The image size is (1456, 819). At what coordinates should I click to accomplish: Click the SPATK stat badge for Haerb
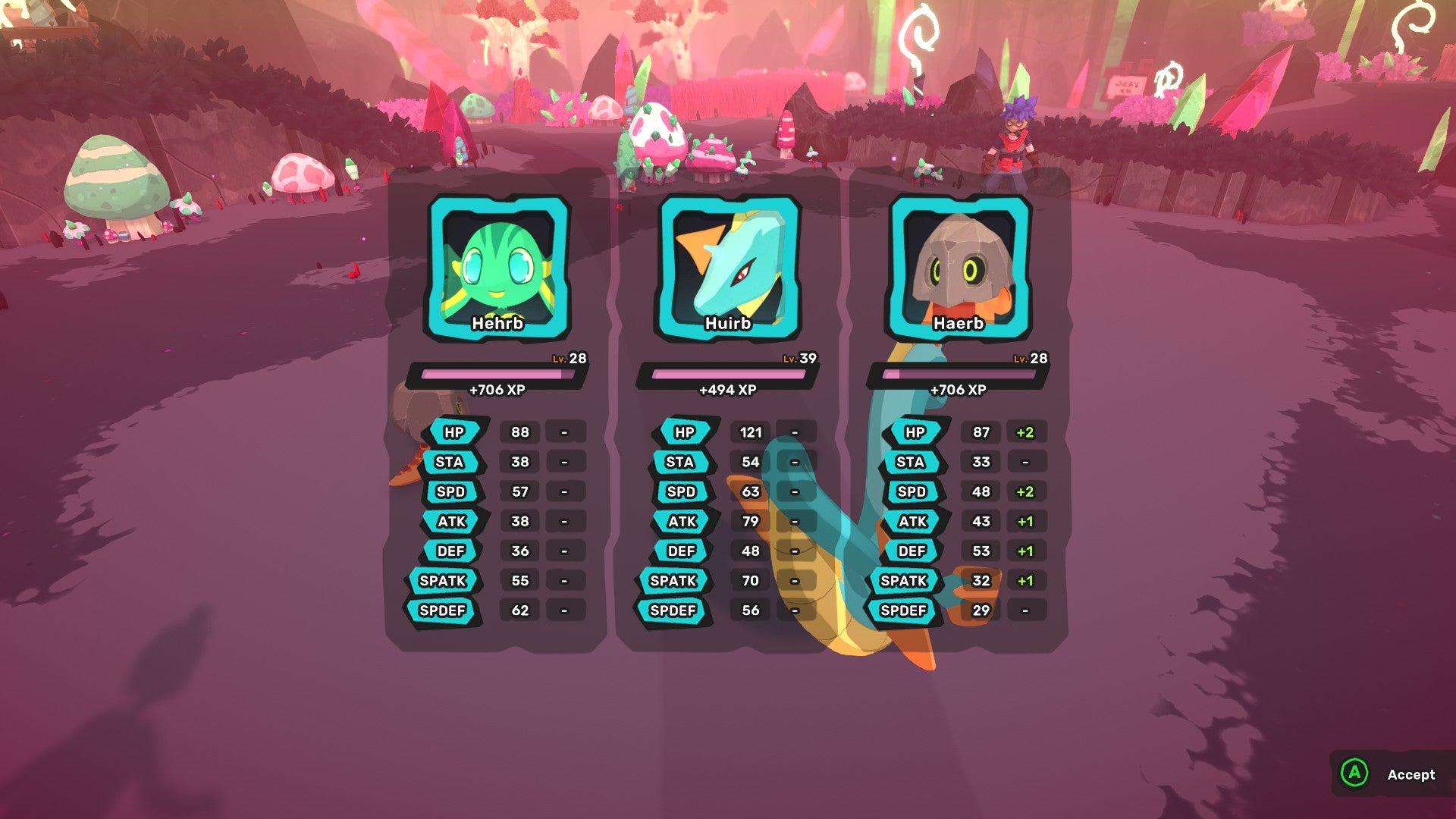coord(912,580)
